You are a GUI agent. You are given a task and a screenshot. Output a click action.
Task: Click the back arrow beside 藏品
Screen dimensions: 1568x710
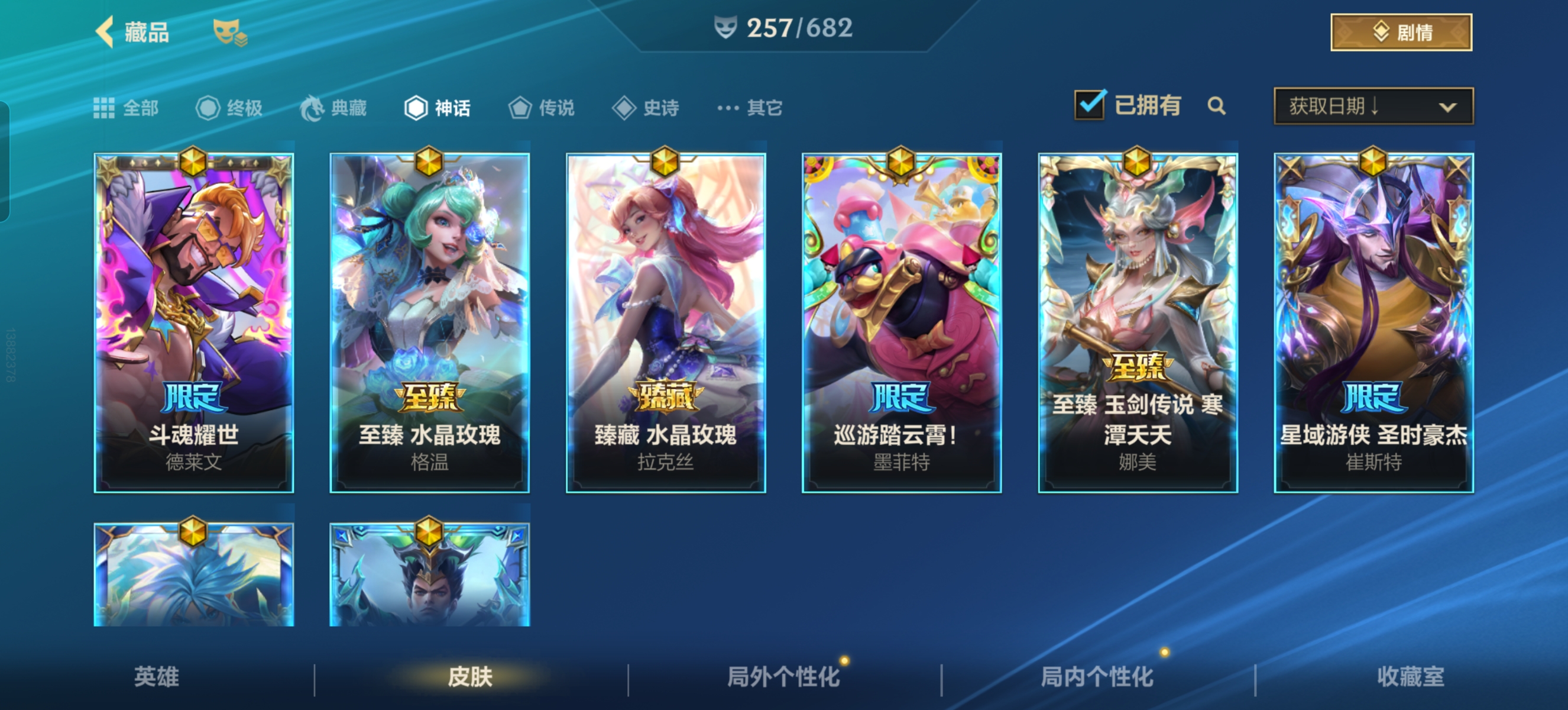tap(105, 33)
